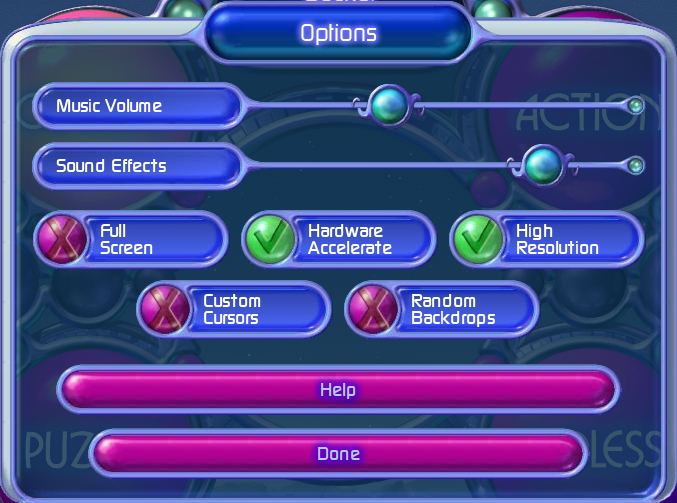
Task: Open the Help screen
Action: click(x=337, y=389)
